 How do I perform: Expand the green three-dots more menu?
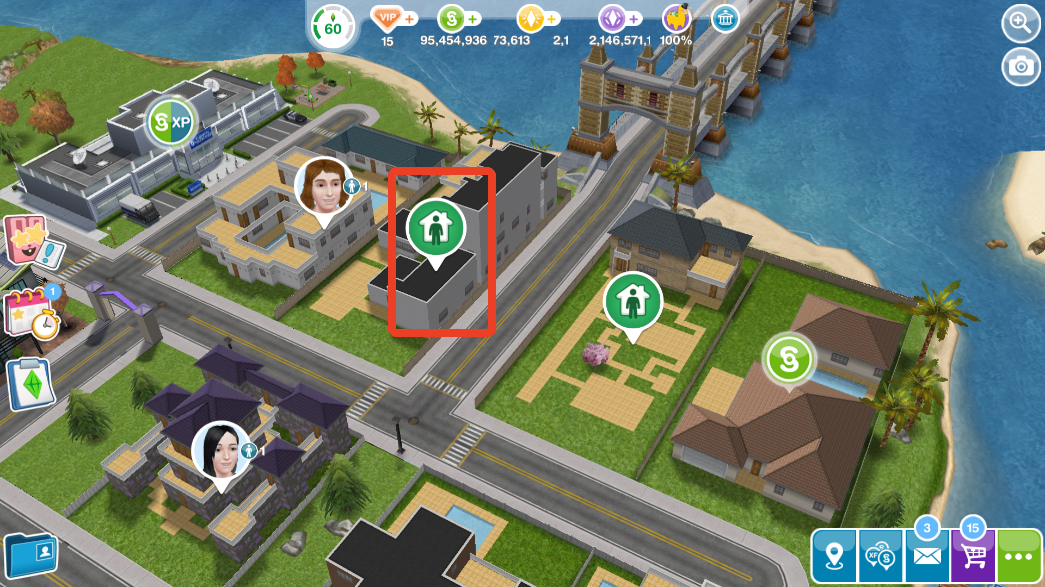[x=1019, y=555]
